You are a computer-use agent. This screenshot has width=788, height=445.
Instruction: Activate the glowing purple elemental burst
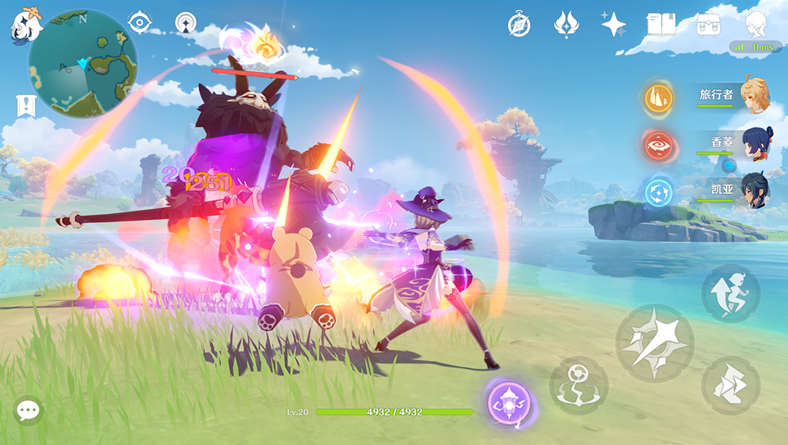[510, 402]
